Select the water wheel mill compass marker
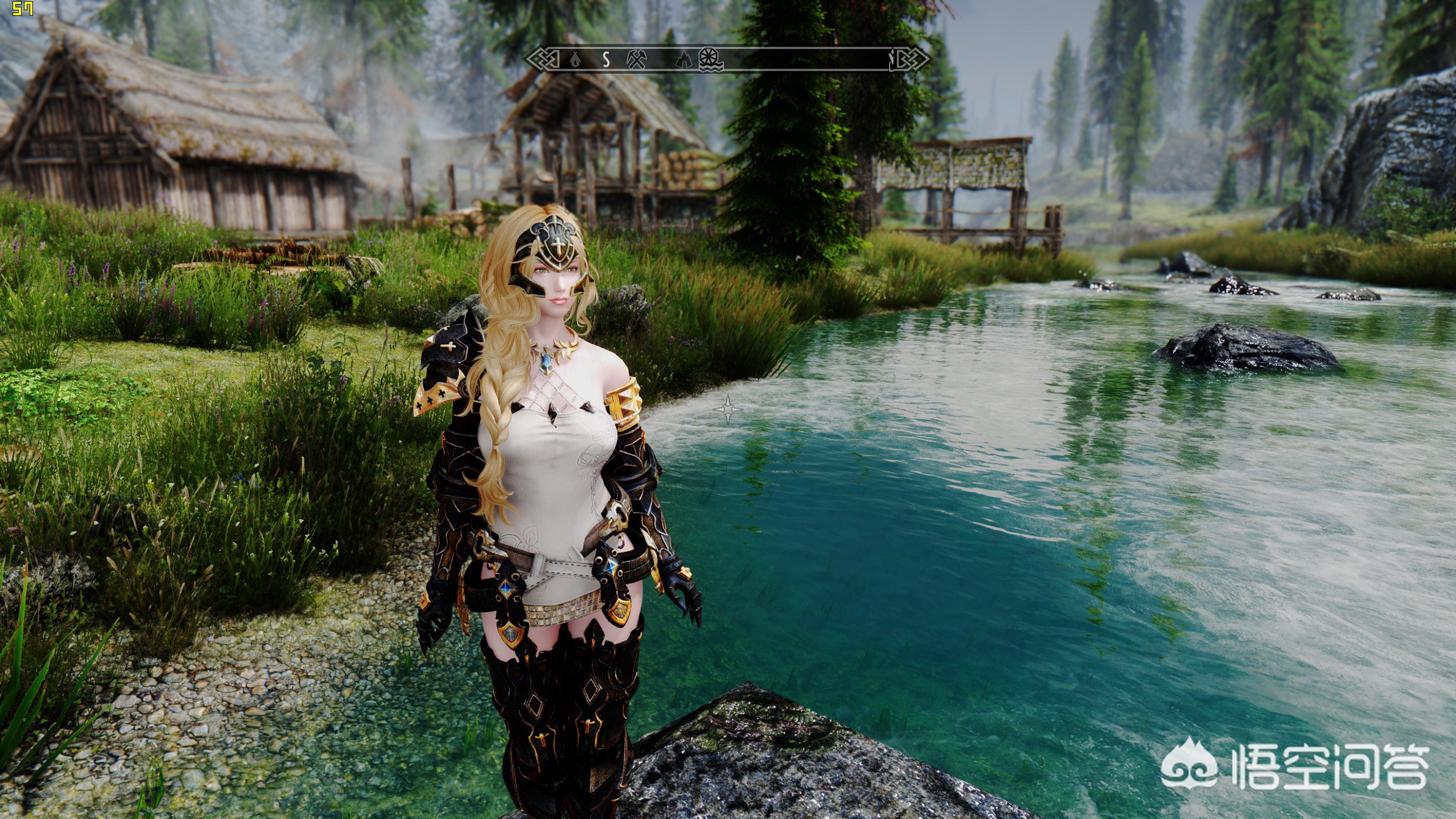The image size is (1456, 819). [711, 60]
